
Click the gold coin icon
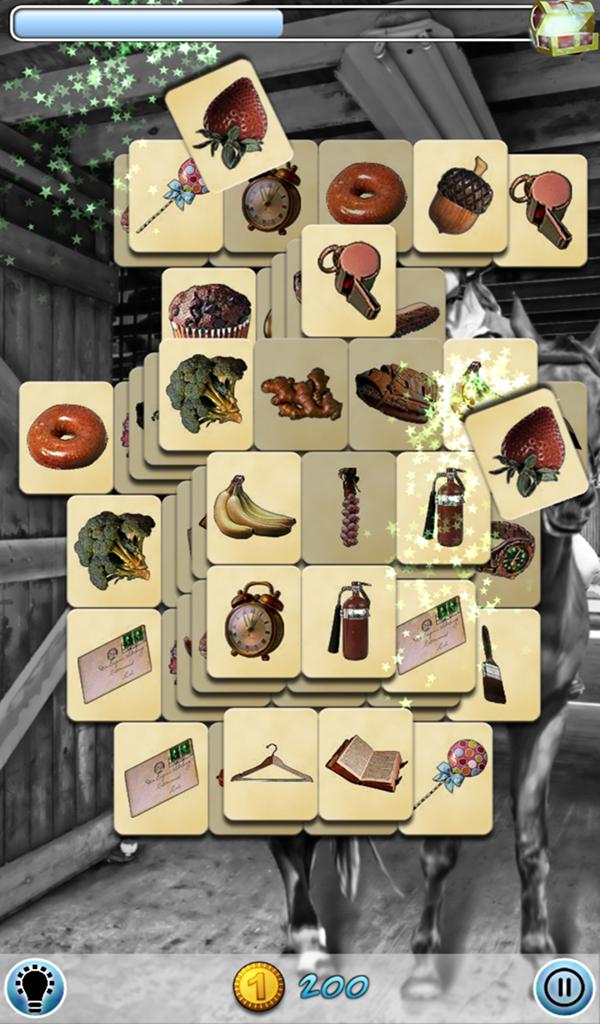(258, 987)
